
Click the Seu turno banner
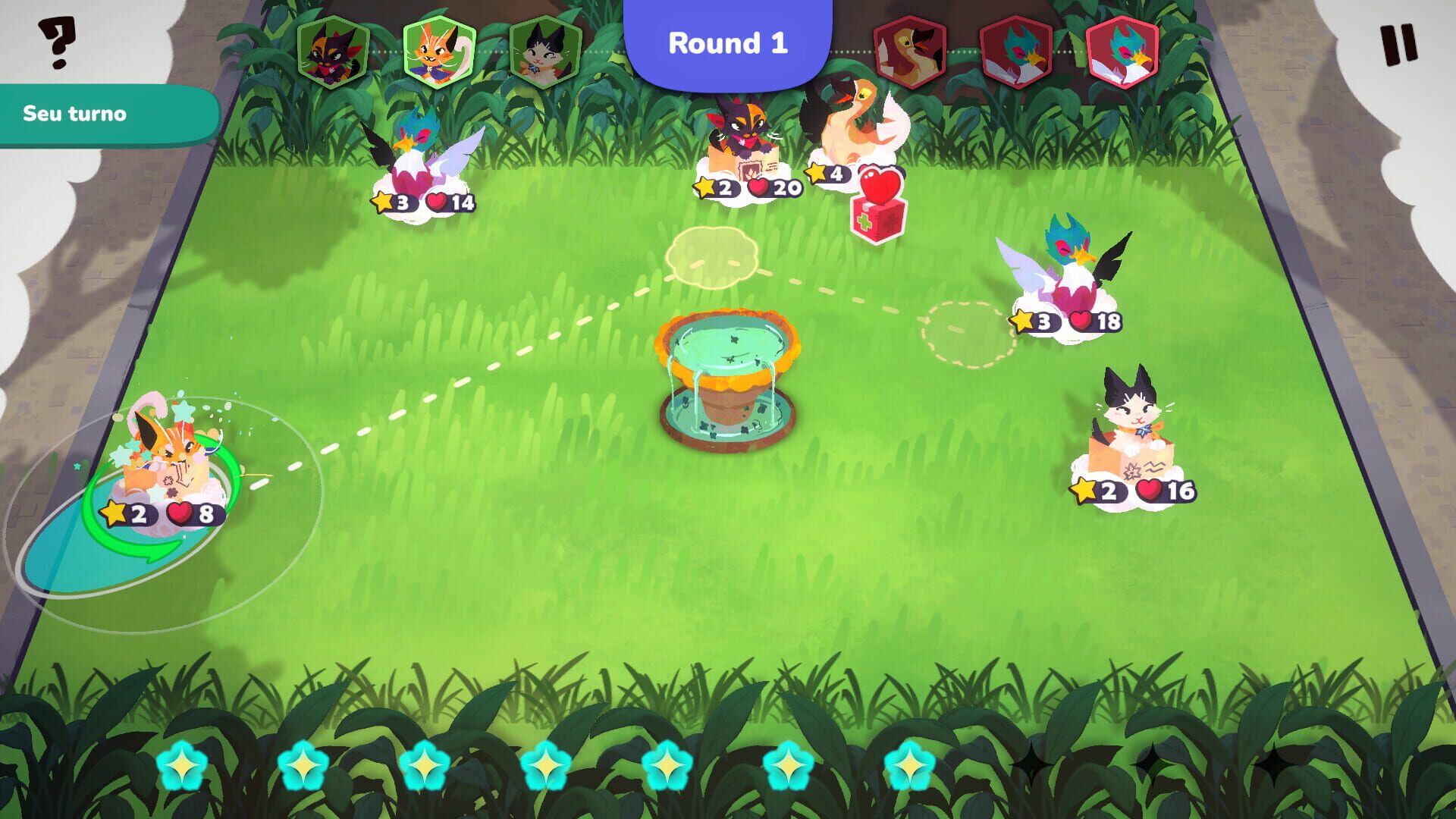[76, 115]
